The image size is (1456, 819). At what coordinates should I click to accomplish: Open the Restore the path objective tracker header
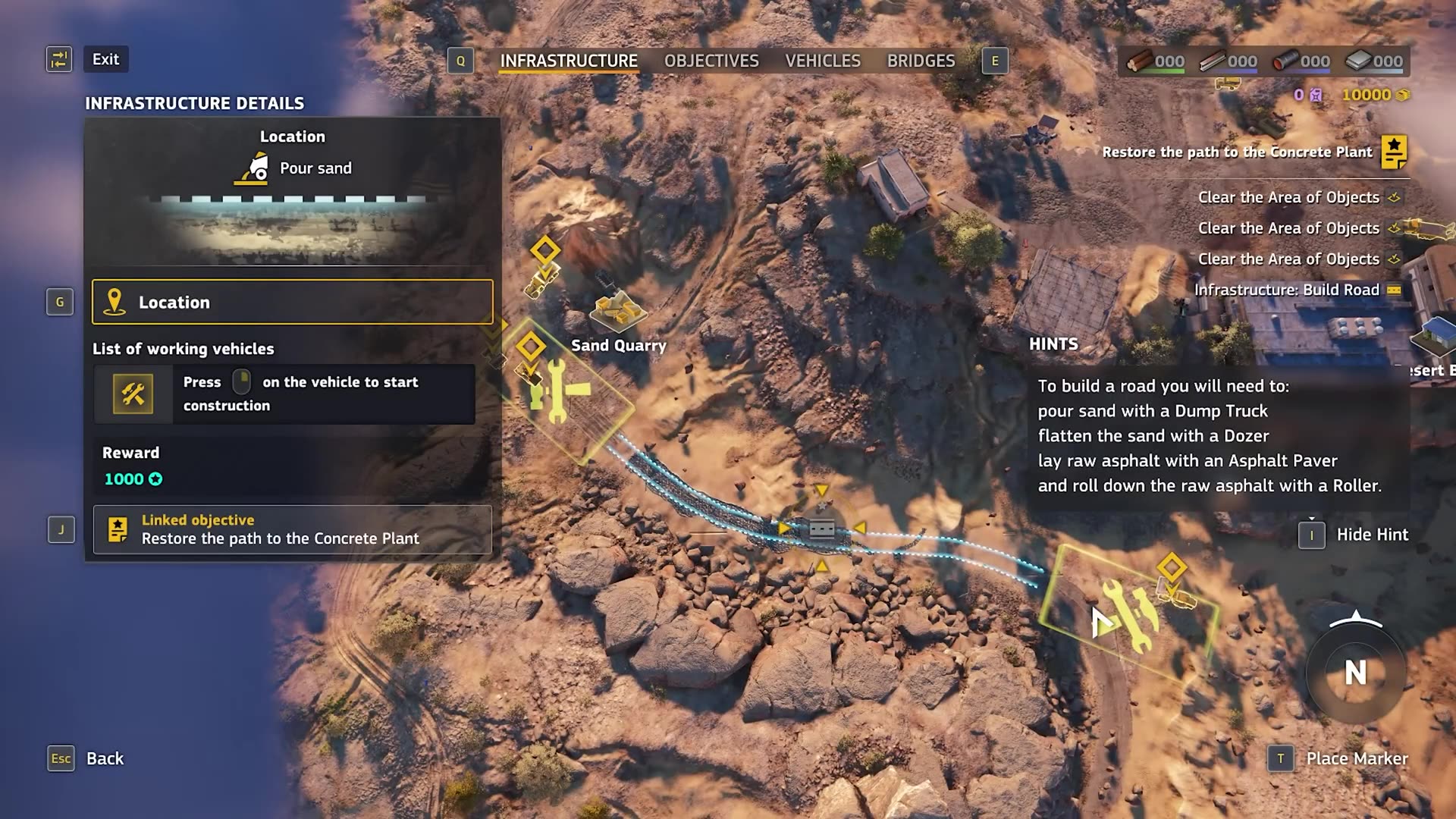[x=1237, y=152]
